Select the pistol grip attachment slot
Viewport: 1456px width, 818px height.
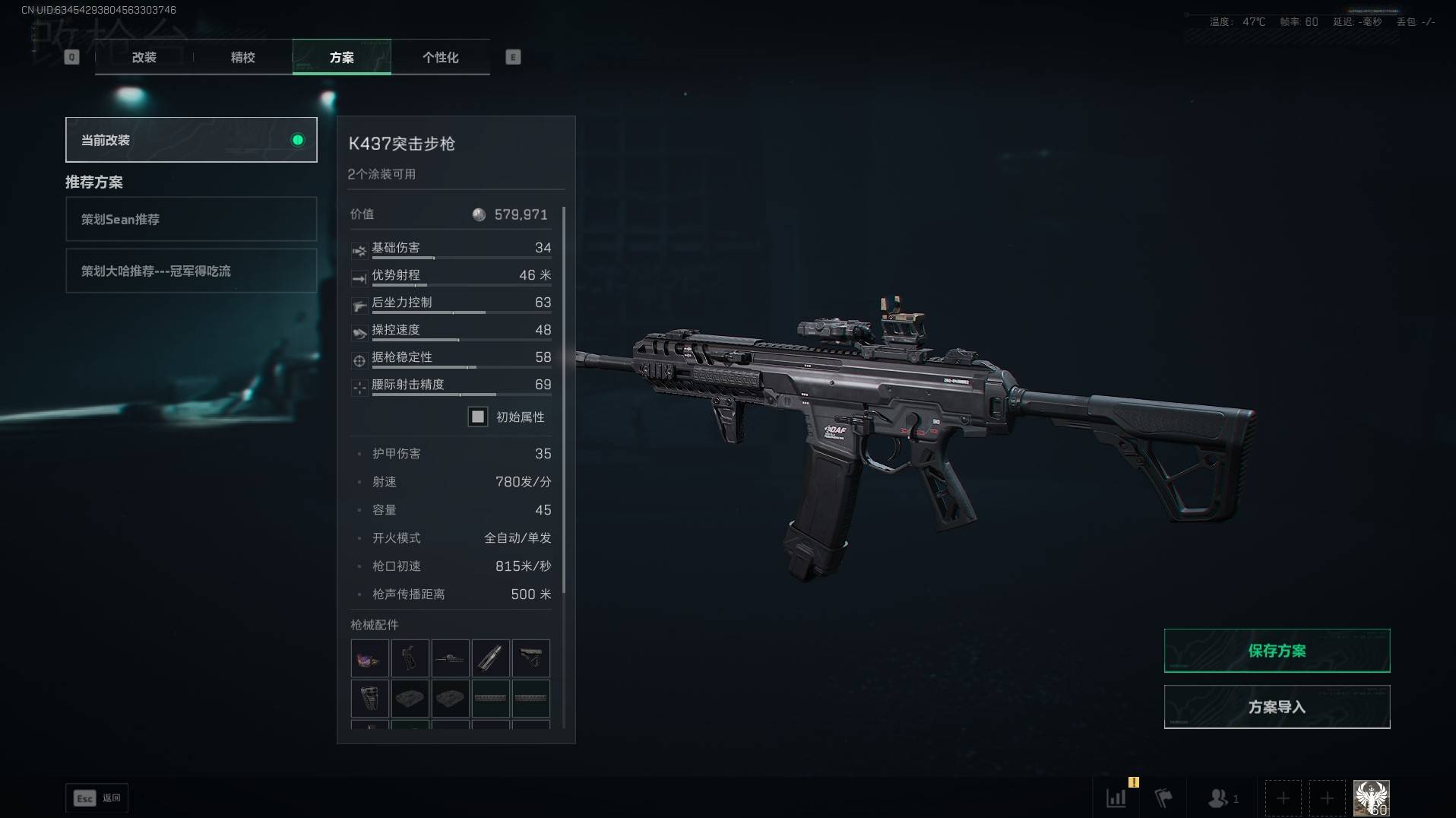click(410, 658)
